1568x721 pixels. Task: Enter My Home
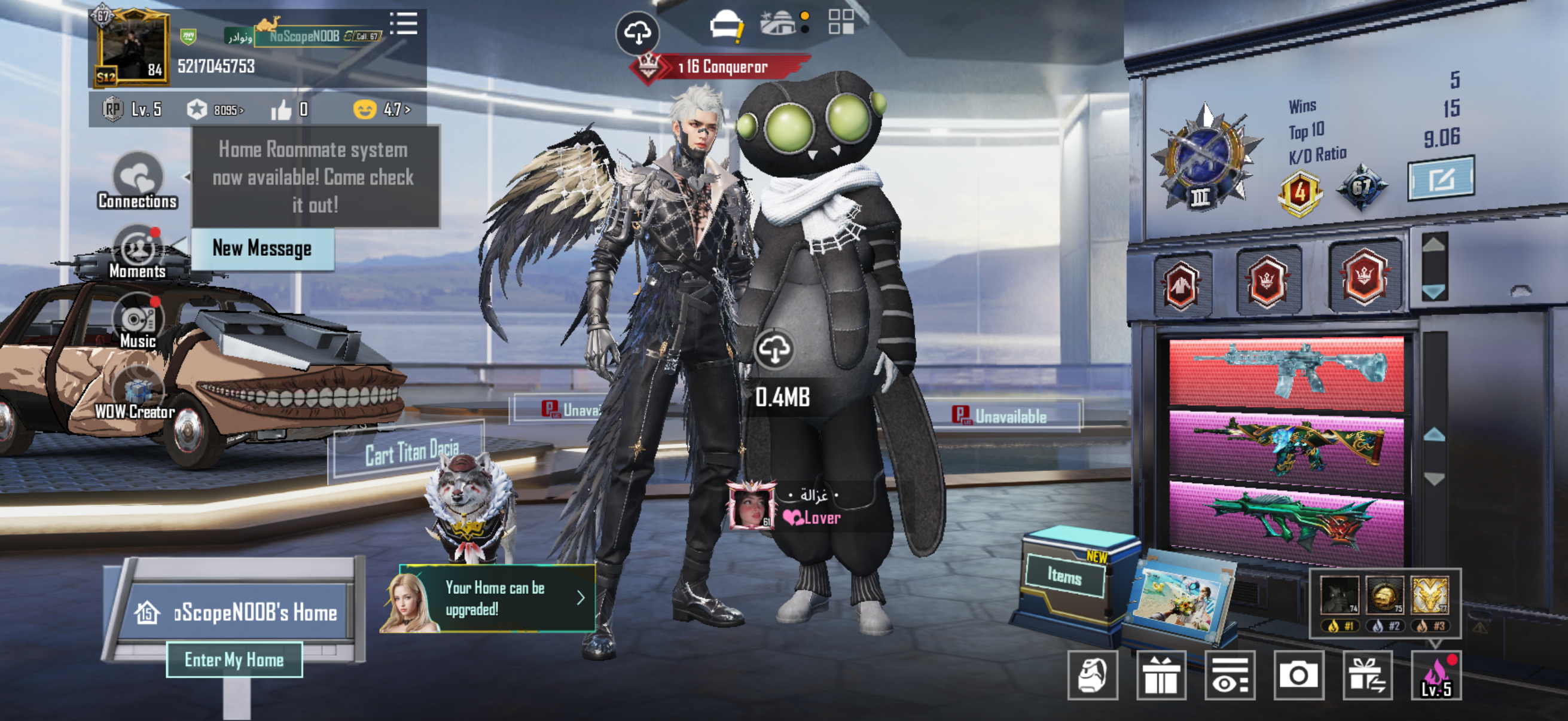[x=234, y=659]
